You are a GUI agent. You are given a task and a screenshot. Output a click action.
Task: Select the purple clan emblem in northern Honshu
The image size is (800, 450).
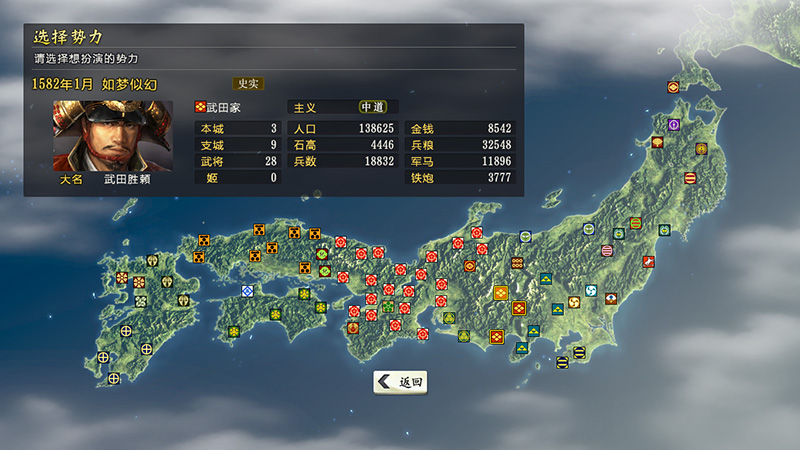point(674,125)
